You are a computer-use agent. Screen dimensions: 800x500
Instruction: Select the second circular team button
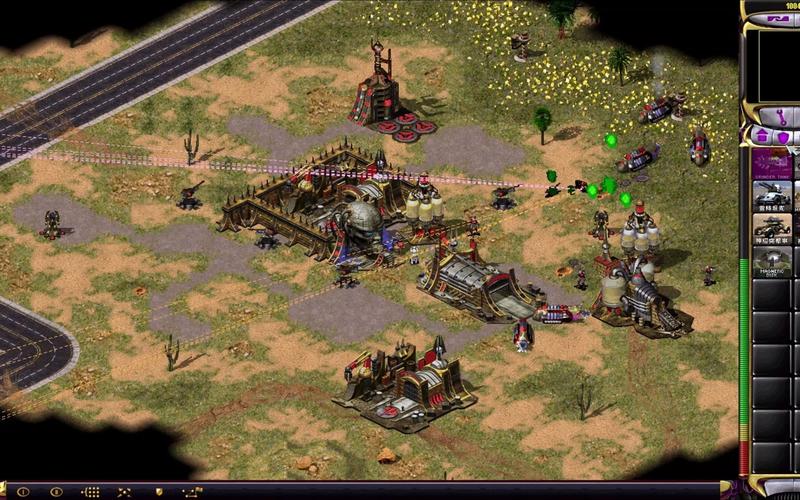click(56, 492)
